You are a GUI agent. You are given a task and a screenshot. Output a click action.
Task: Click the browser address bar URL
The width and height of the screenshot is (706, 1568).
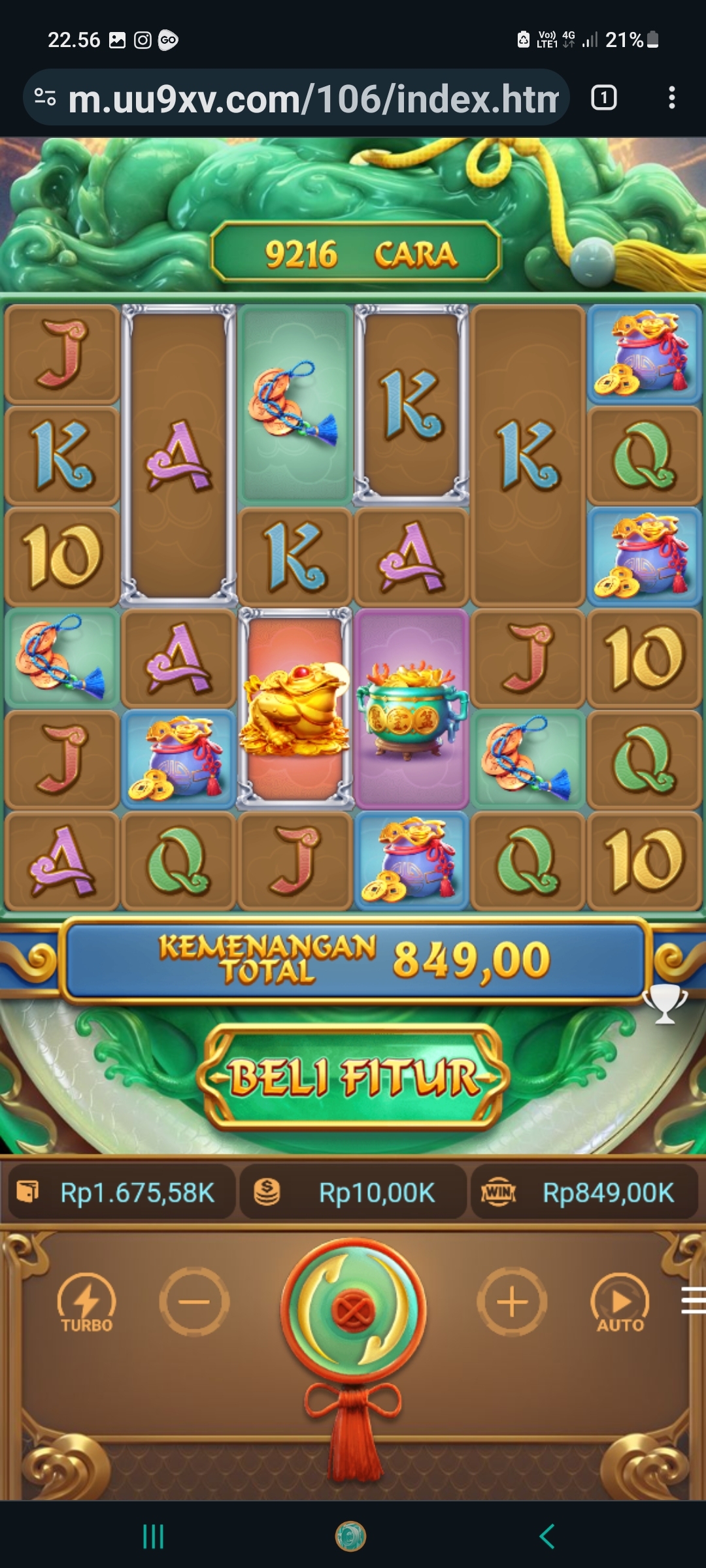[312, 99]
